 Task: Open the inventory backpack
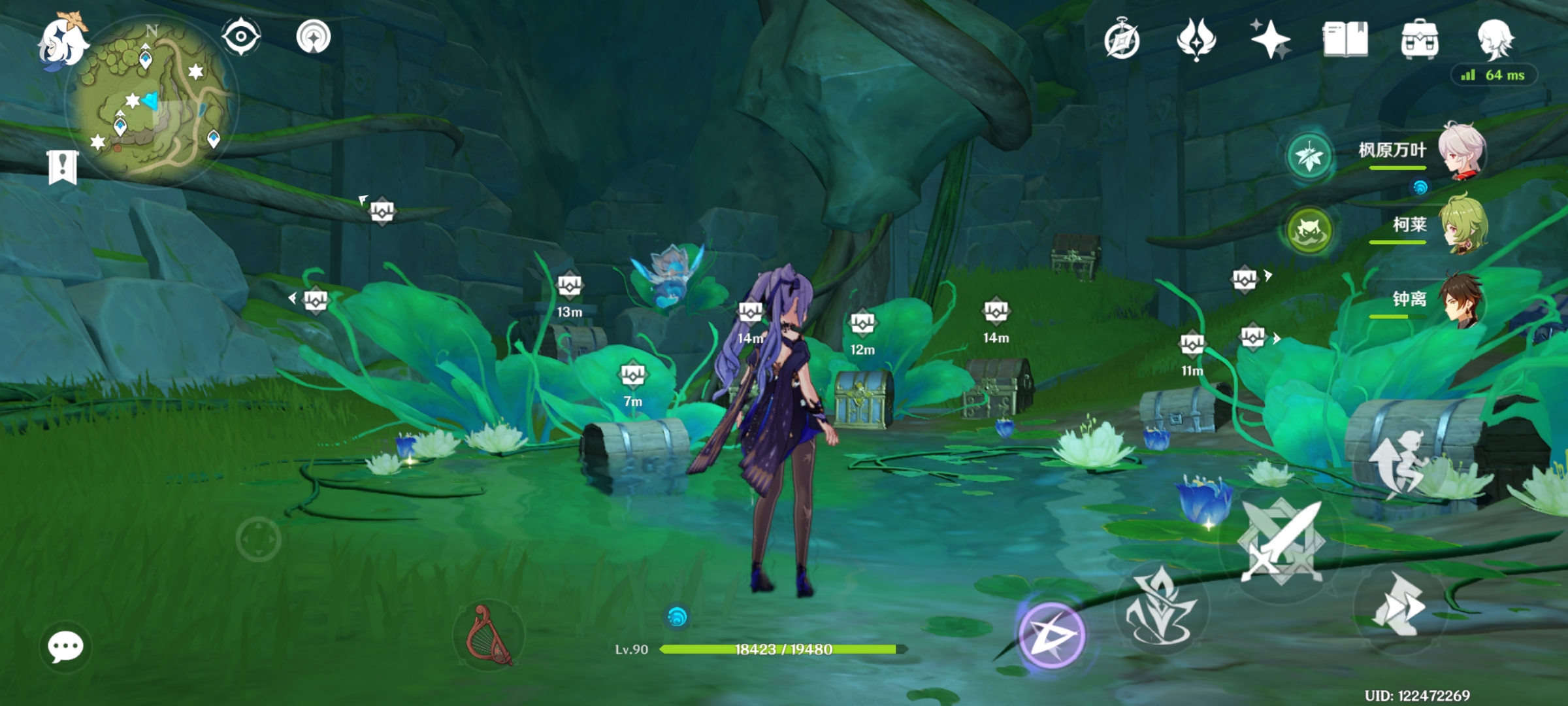(1419, 39)
